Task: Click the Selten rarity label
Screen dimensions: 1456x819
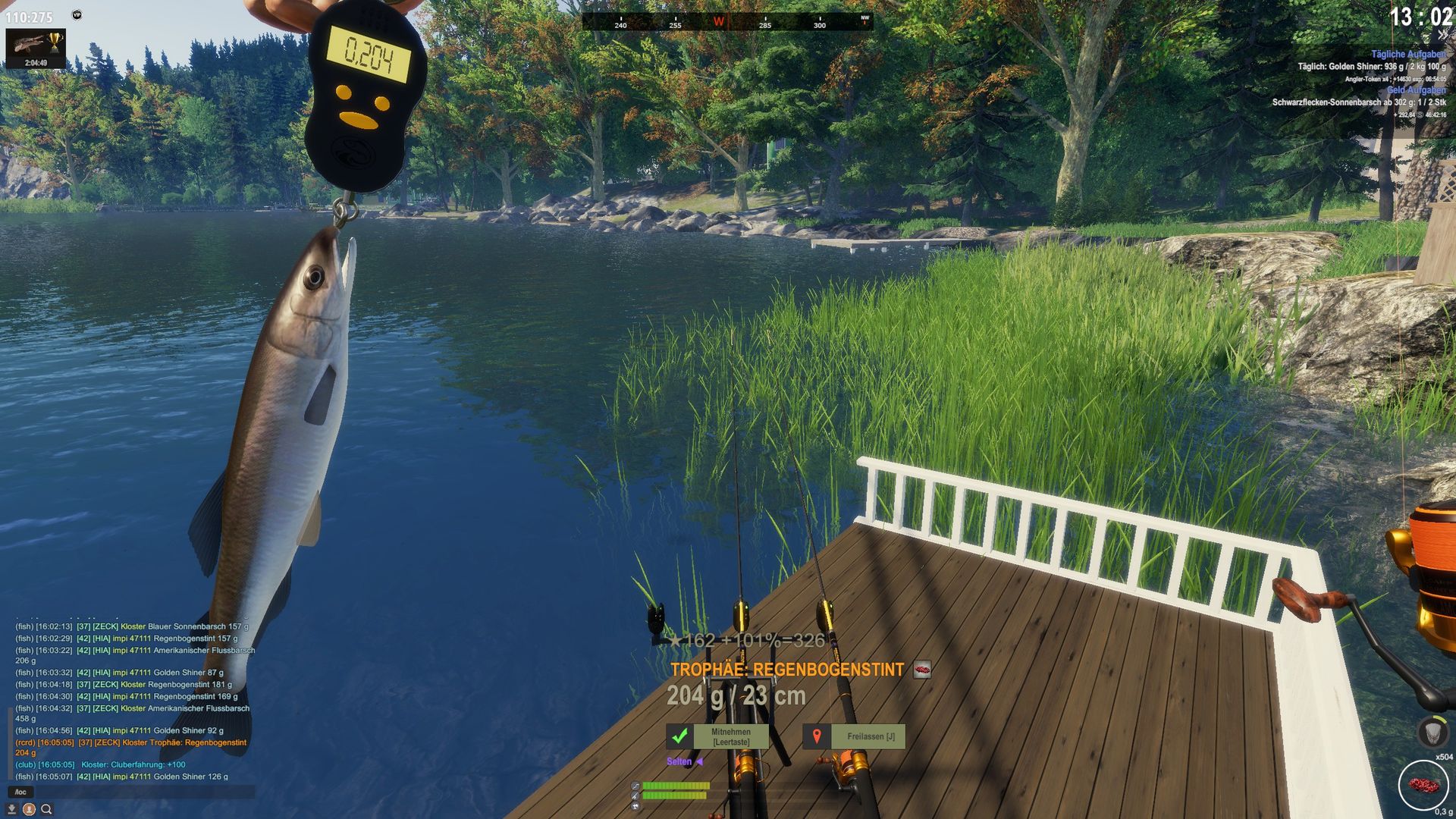Action: tap(679, 761)
